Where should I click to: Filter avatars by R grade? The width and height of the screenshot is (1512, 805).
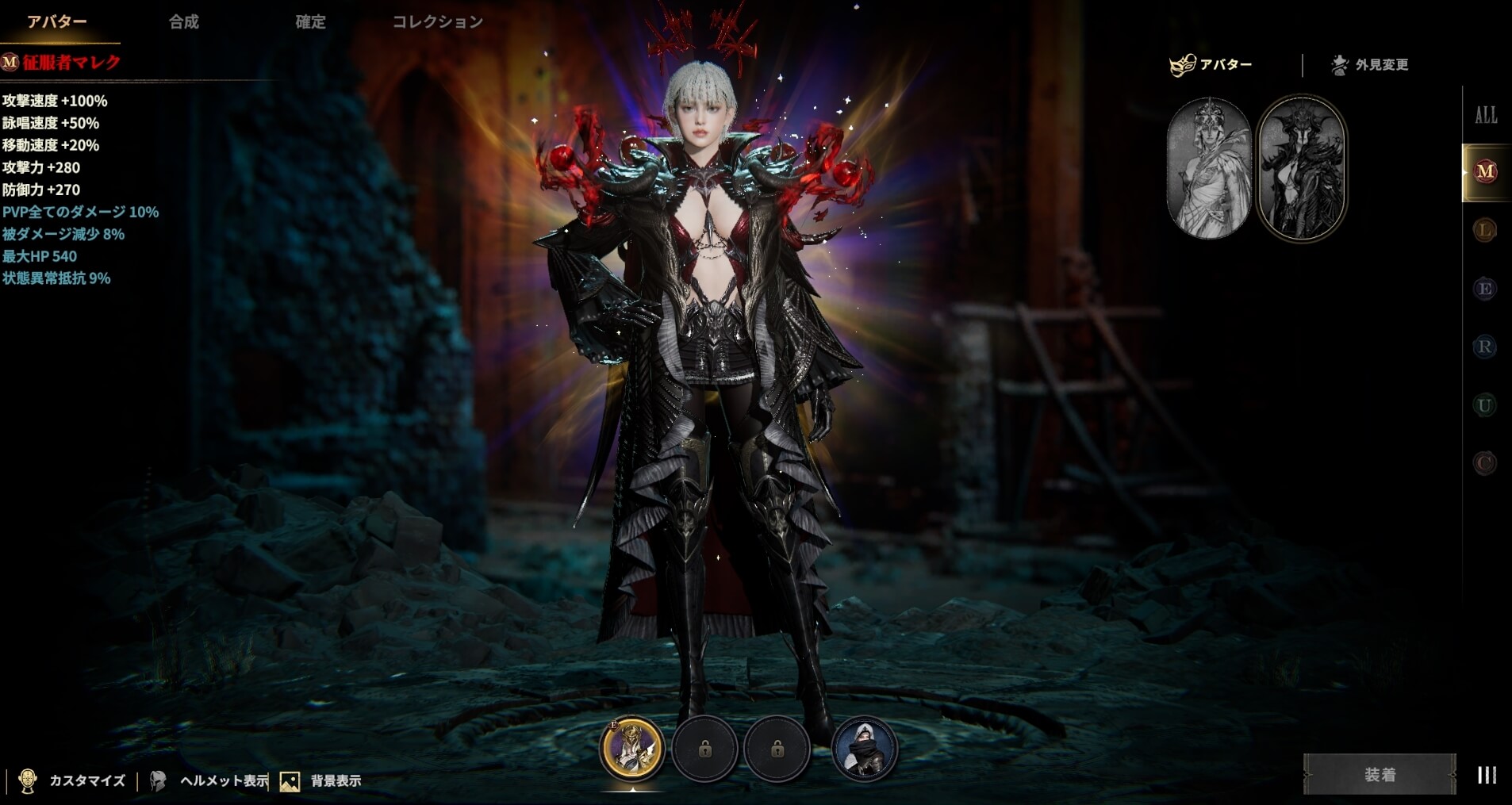pos(1485,347)
